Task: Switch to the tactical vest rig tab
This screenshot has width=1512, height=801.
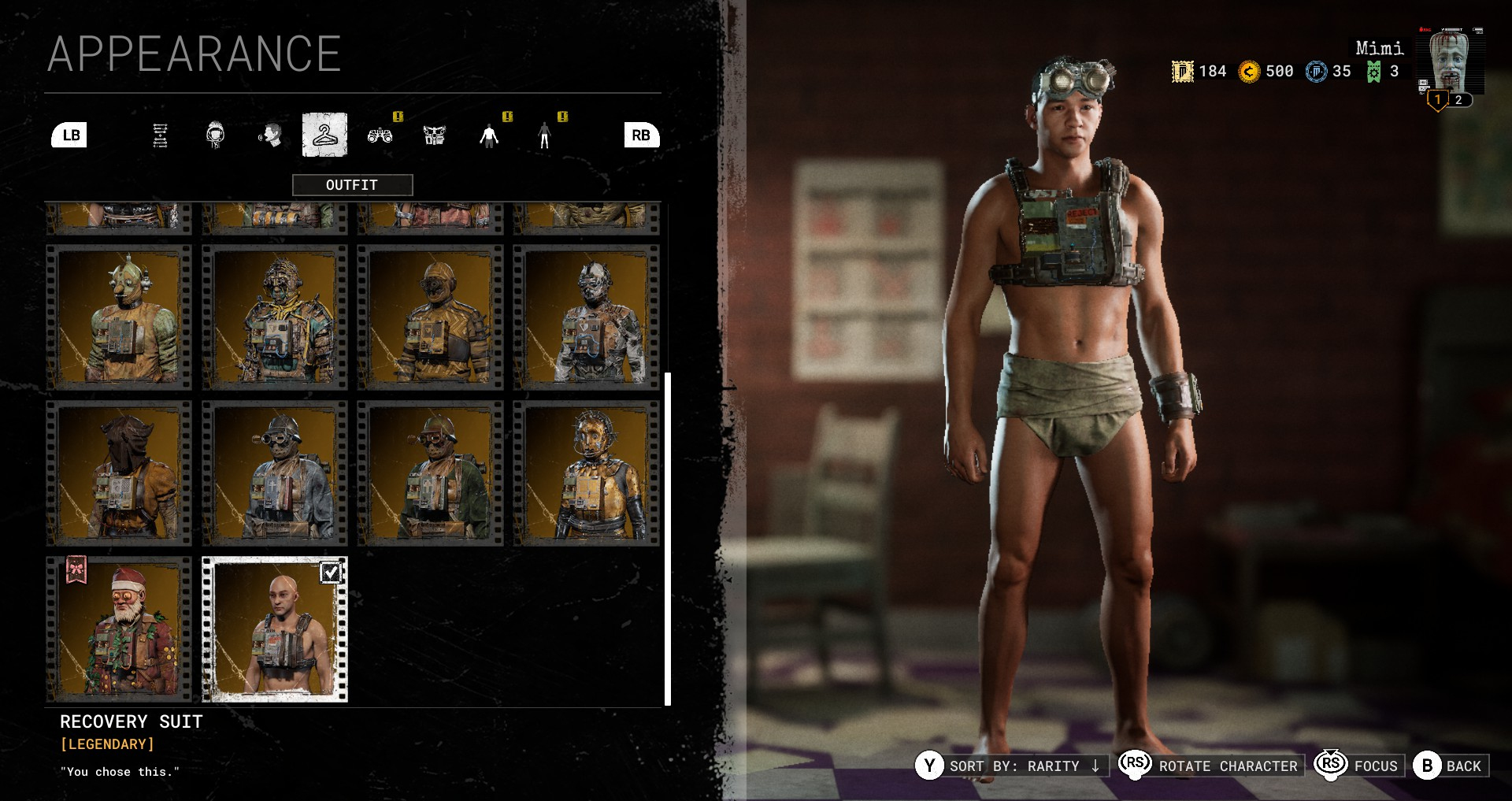Action: (x=434, y=135)
